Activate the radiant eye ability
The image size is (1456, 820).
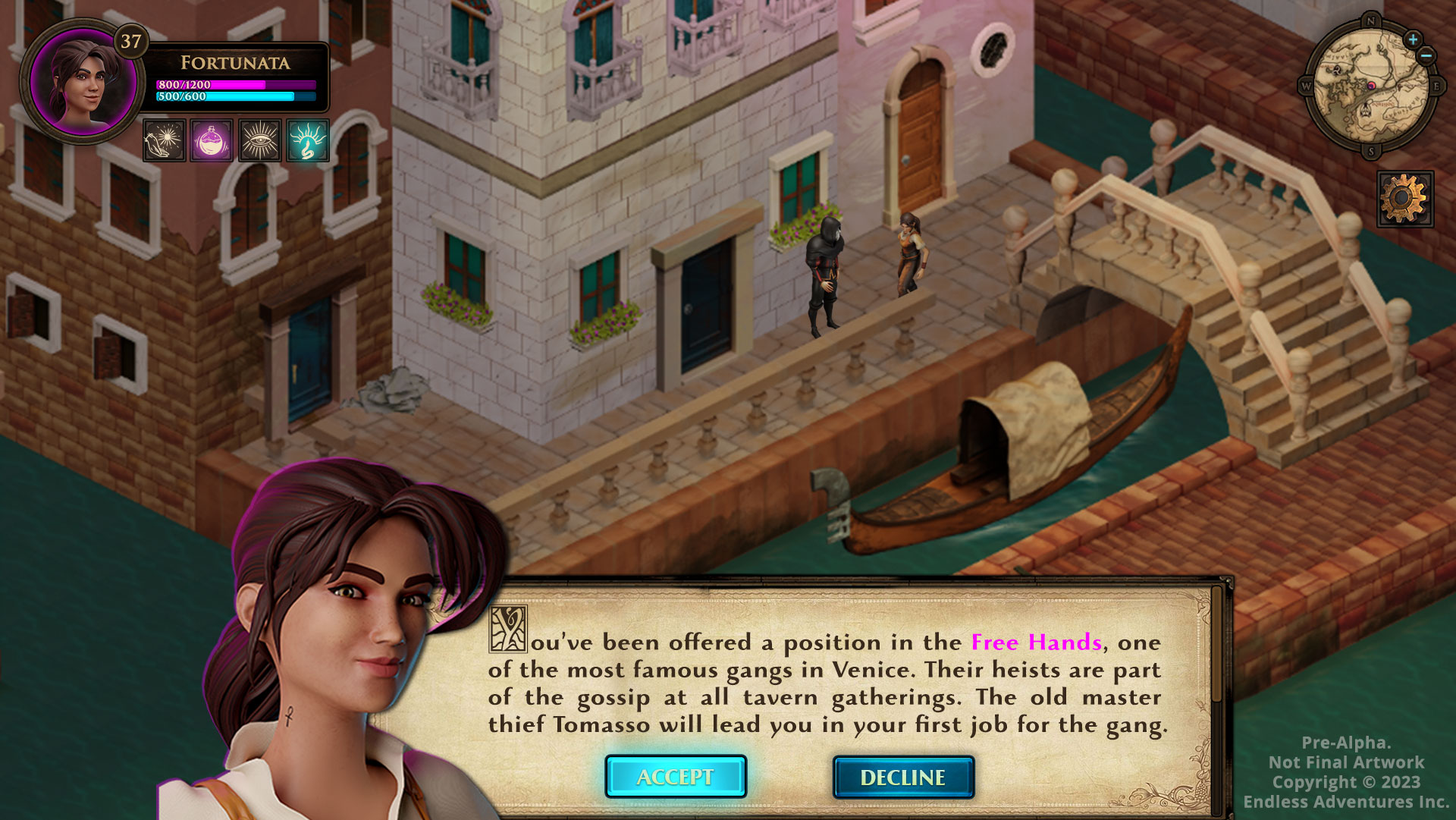pyautogui.click(x=259, y=140)
